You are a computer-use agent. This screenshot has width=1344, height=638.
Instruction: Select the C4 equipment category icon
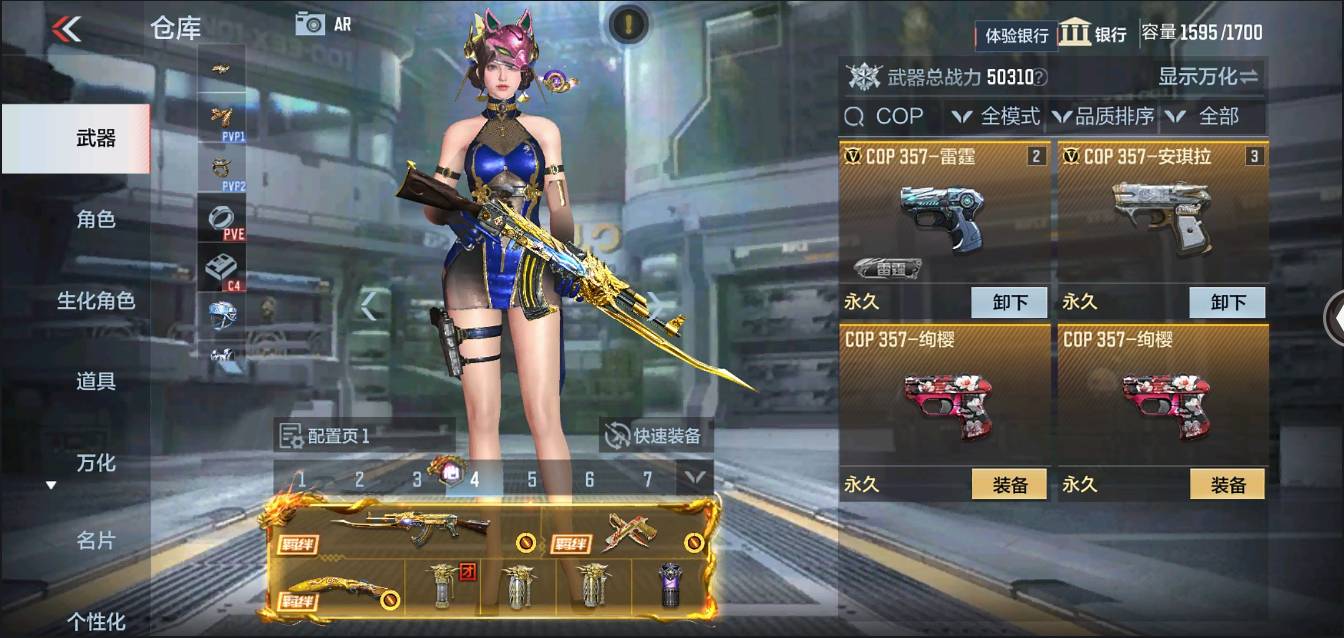(222, 269)
